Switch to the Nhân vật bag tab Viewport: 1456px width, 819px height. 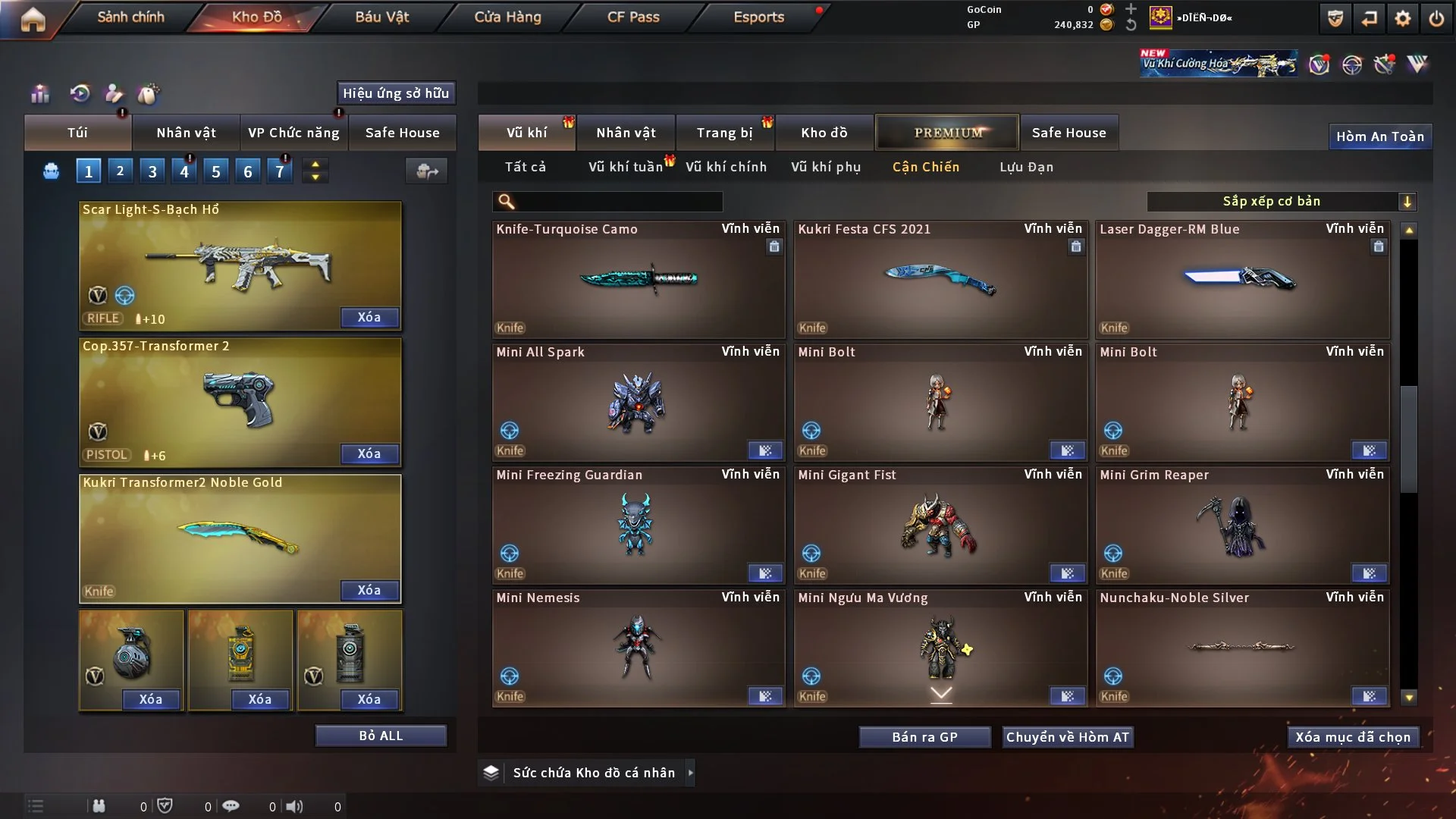coord(186,133)
